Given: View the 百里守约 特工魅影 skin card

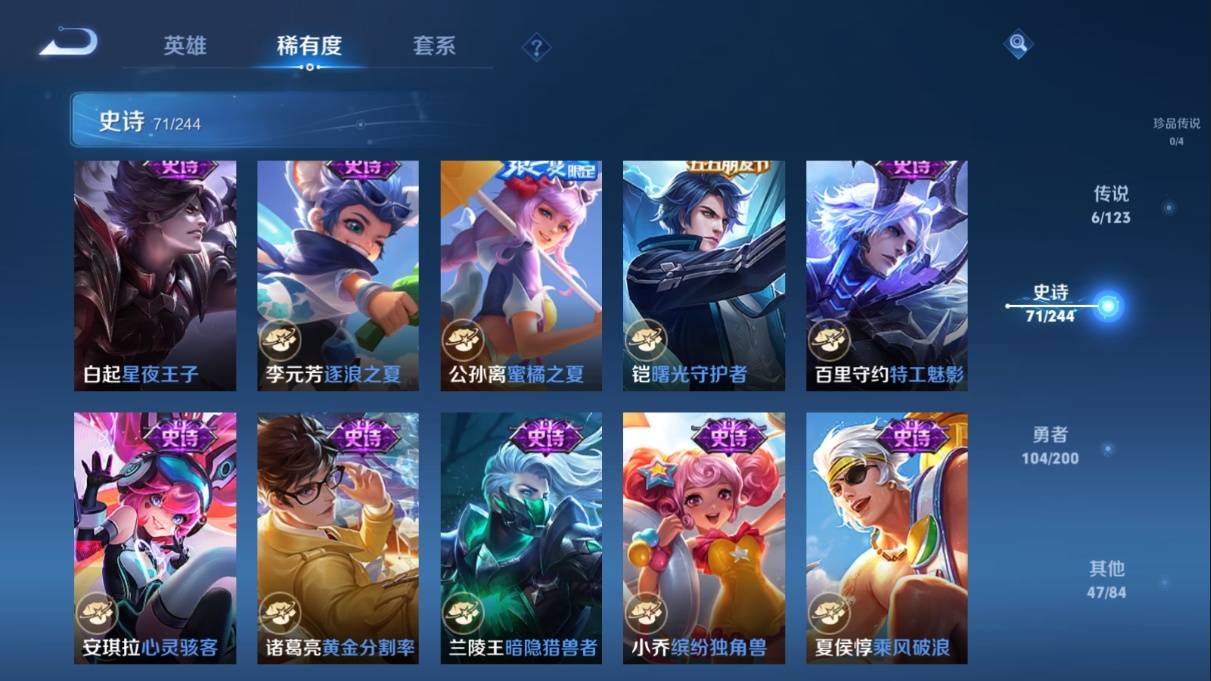Looking at the screenshot, I should [886, 275].
